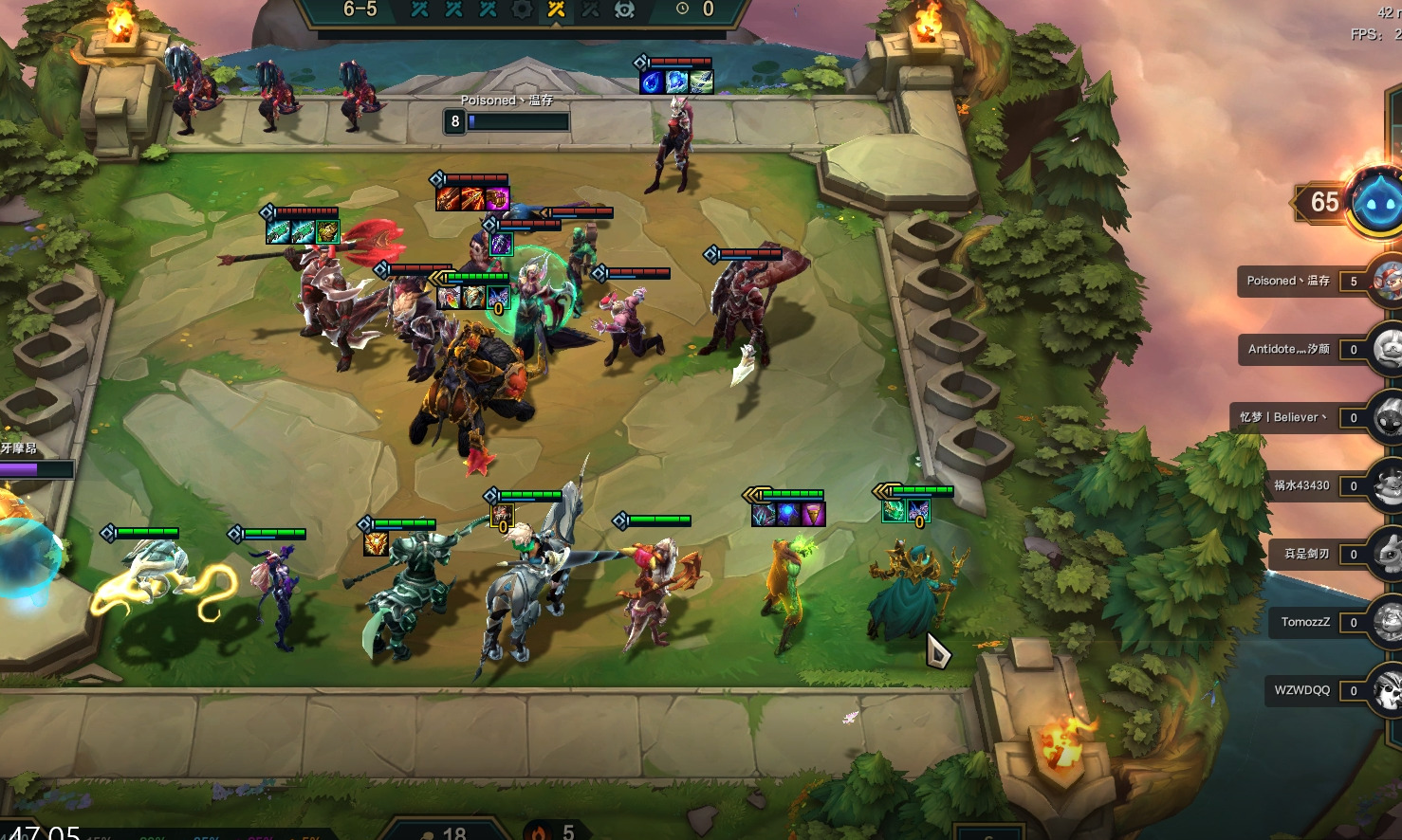This screenshot has height=840, width=1402.
Task: Select the monster-face PvE round icon
Action: pos(624,9)
